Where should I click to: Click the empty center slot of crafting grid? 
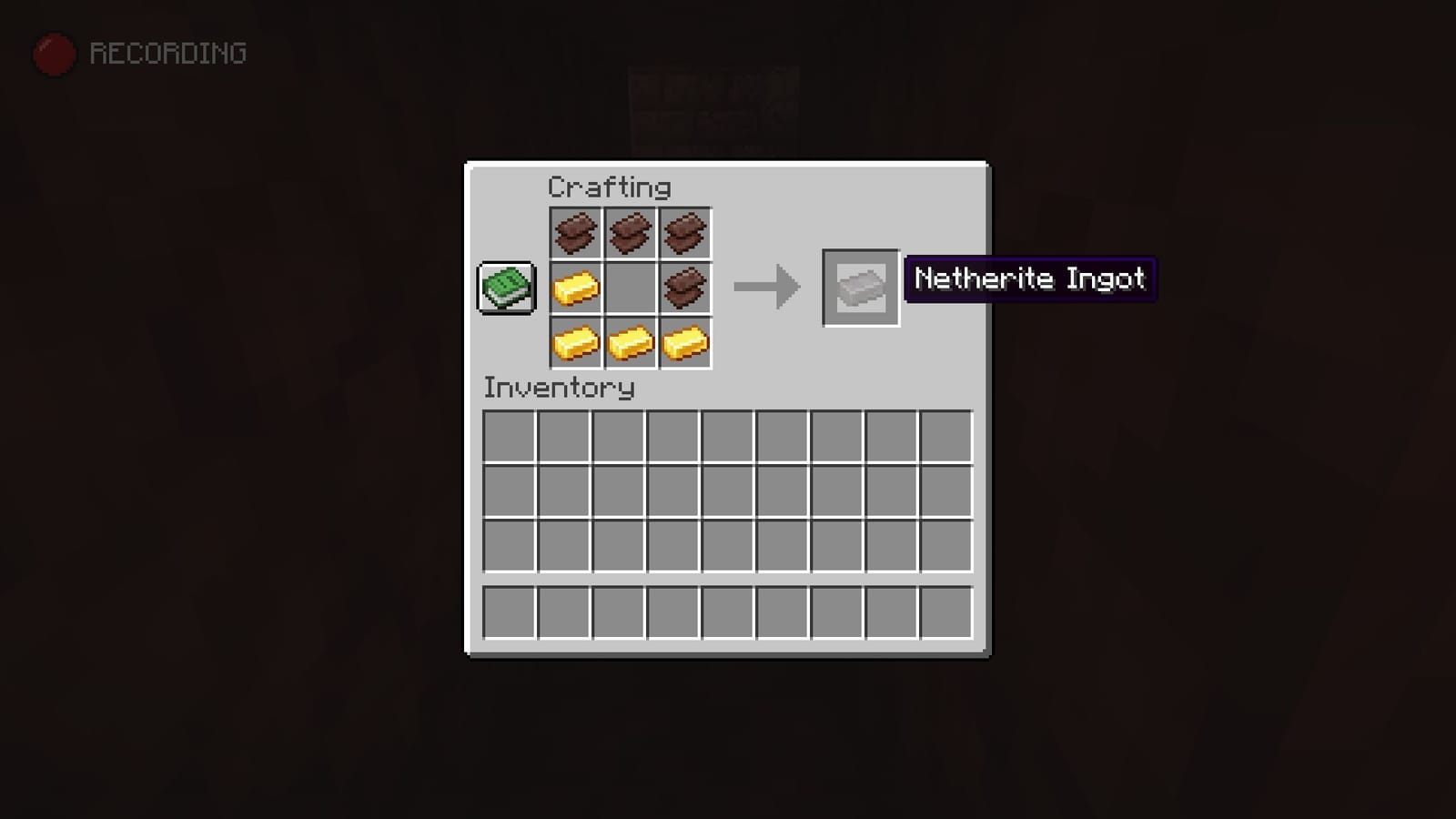(631, 288)
